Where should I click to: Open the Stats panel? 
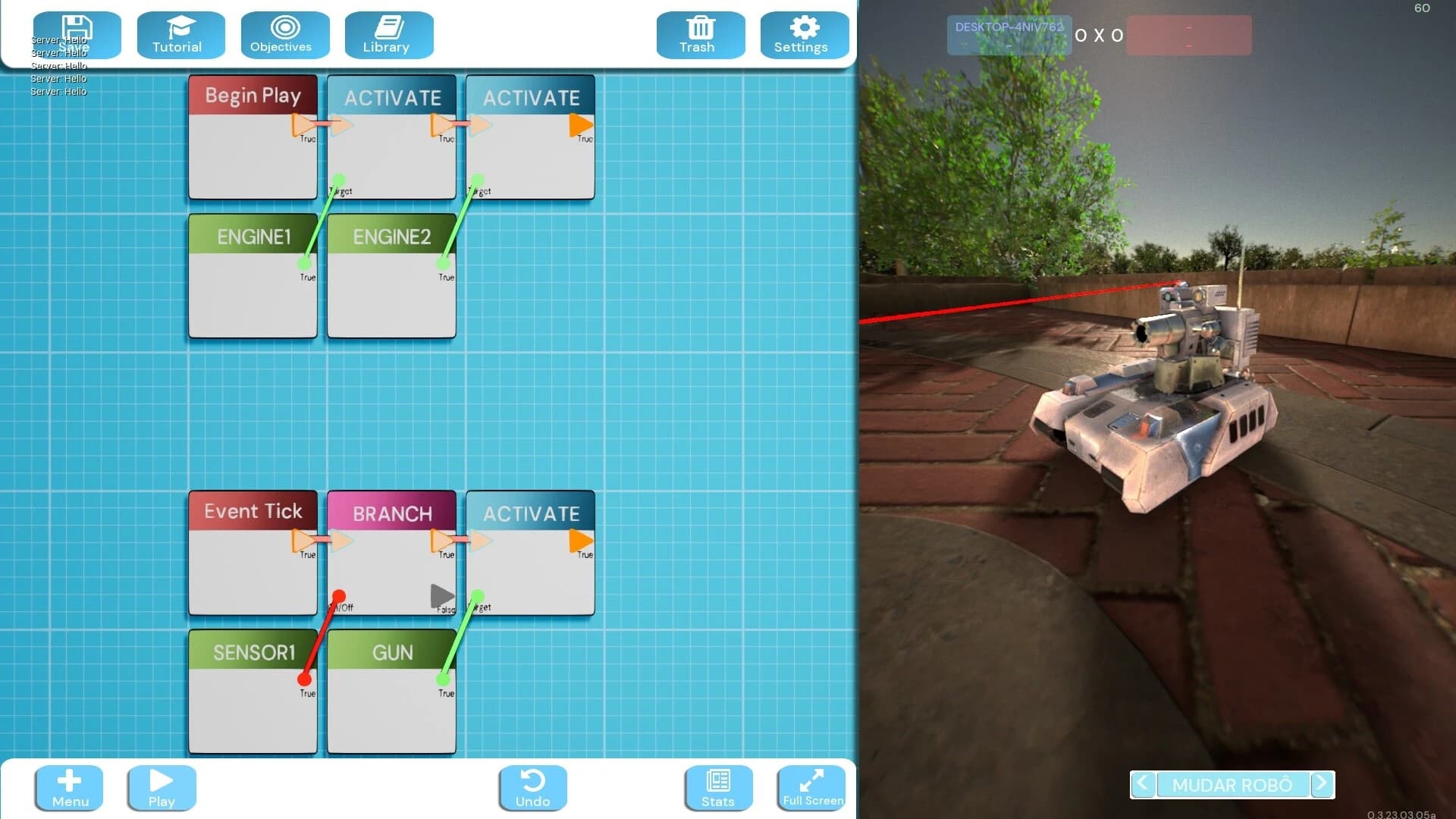[x=717, y=787]
